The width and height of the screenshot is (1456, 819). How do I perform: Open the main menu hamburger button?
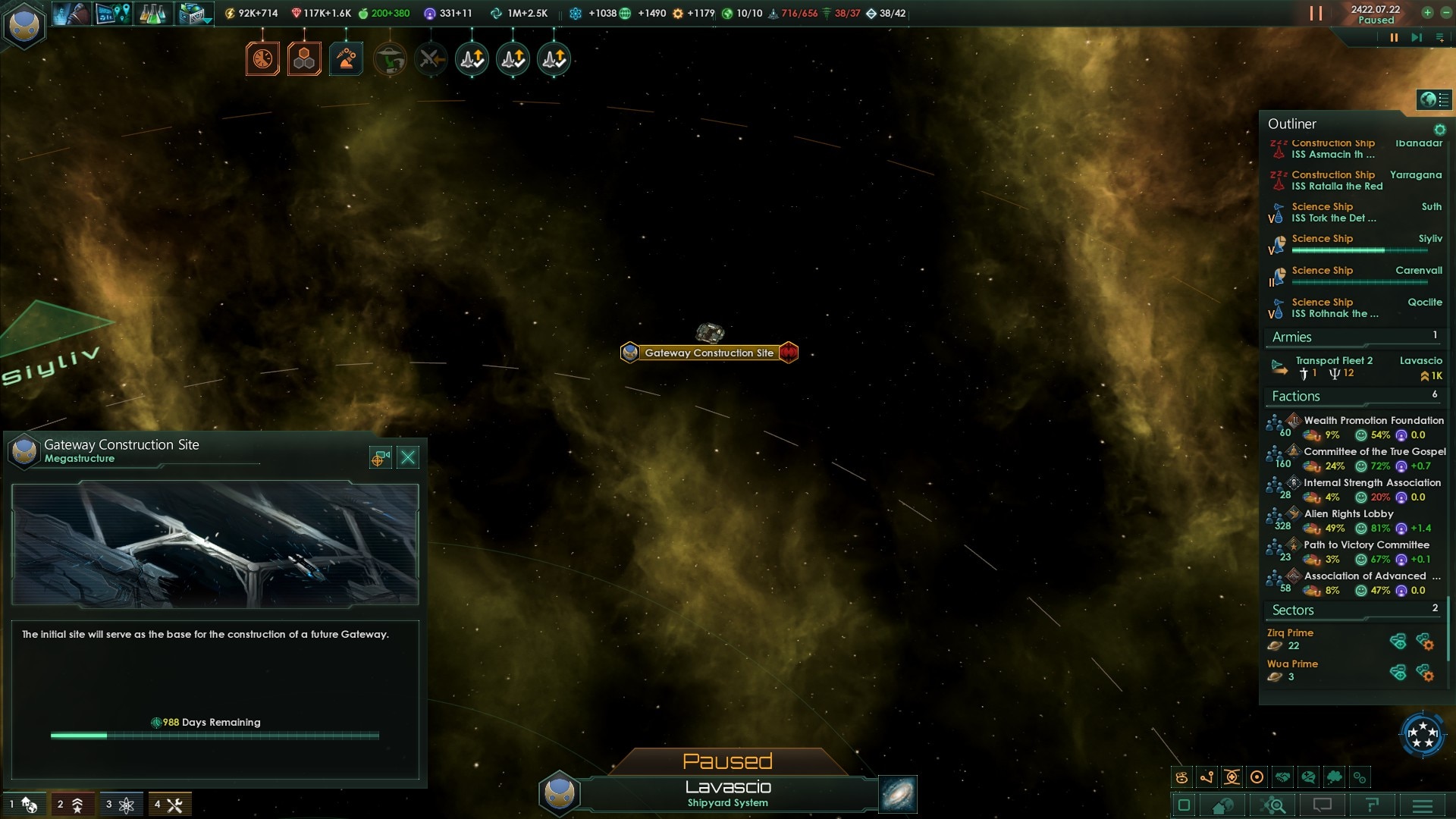pyautogui.click(x=1423, y=805)
